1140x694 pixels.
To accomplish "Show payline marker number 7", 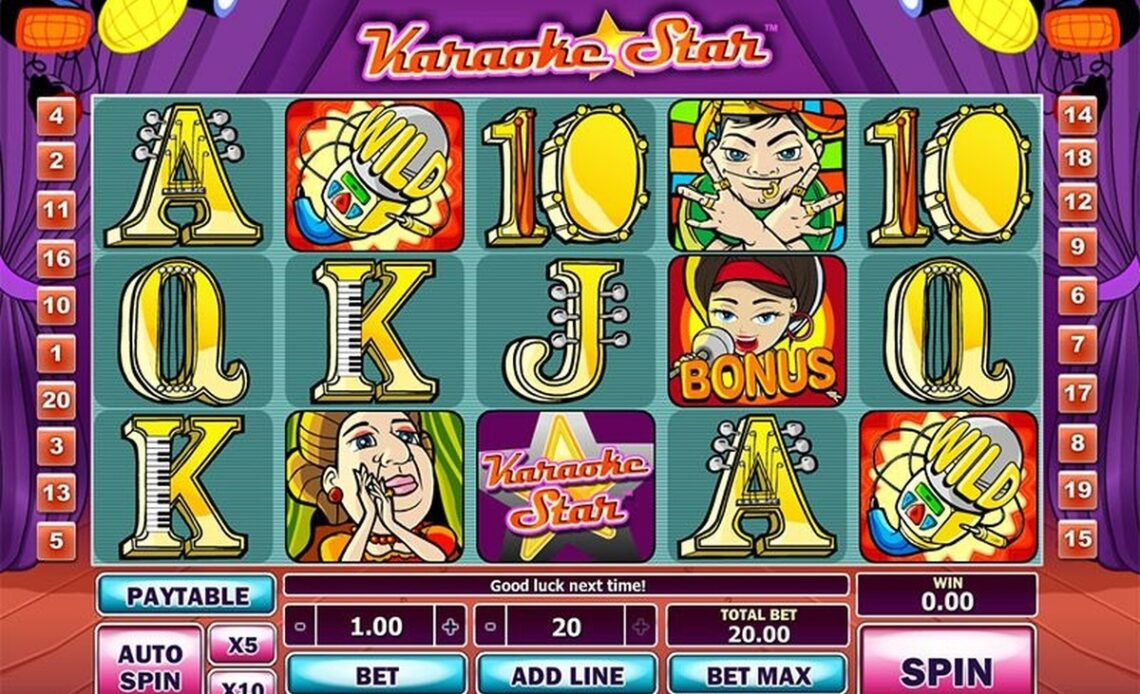I will click(1077, 346).
